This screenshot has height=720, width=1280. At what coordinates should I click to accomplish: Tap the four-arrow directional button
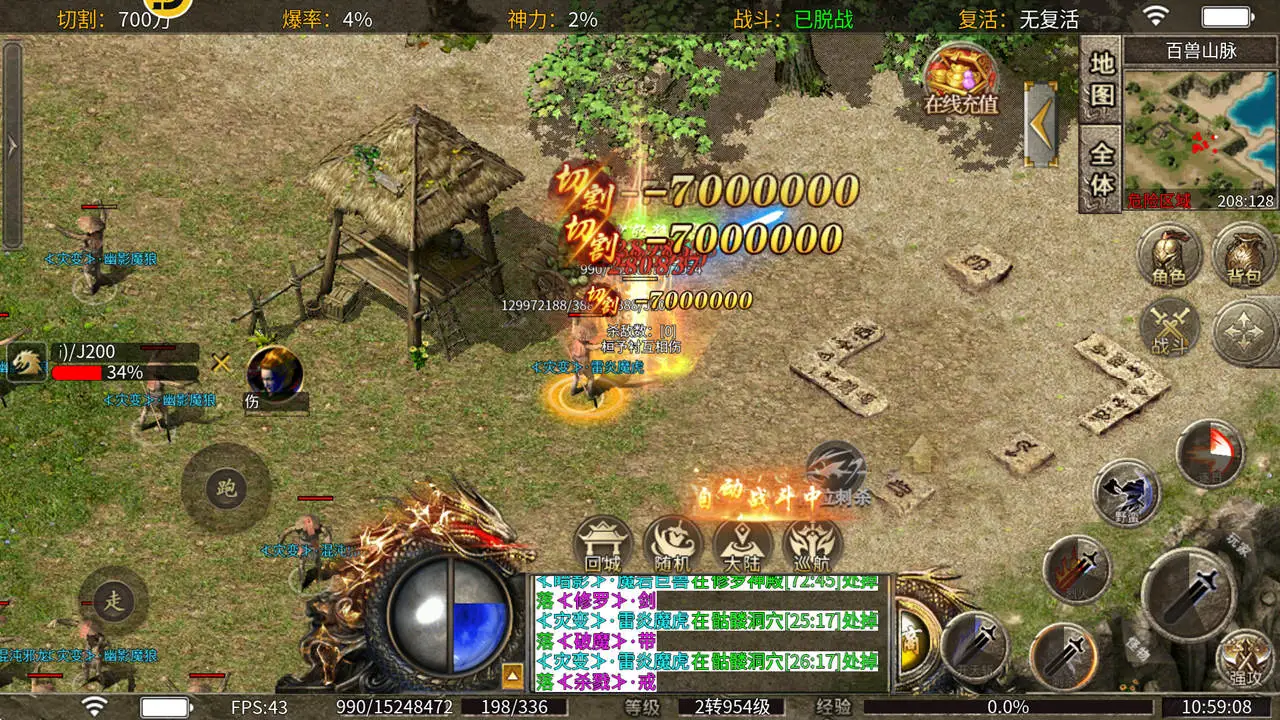coord(1245,332)
